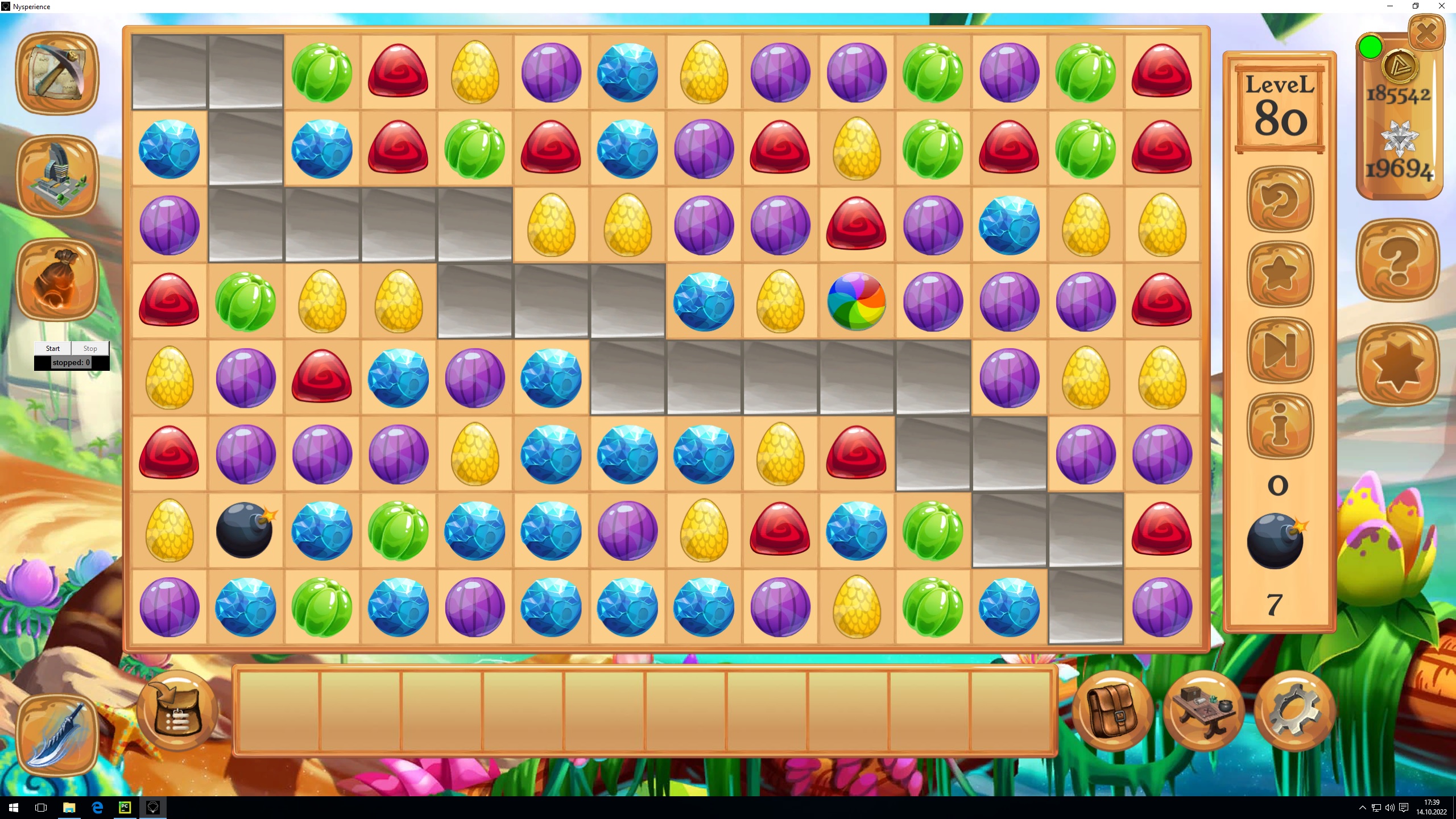Open the crafting desk button
This screenshot has width=1456, height=819.
(1203, 711)
